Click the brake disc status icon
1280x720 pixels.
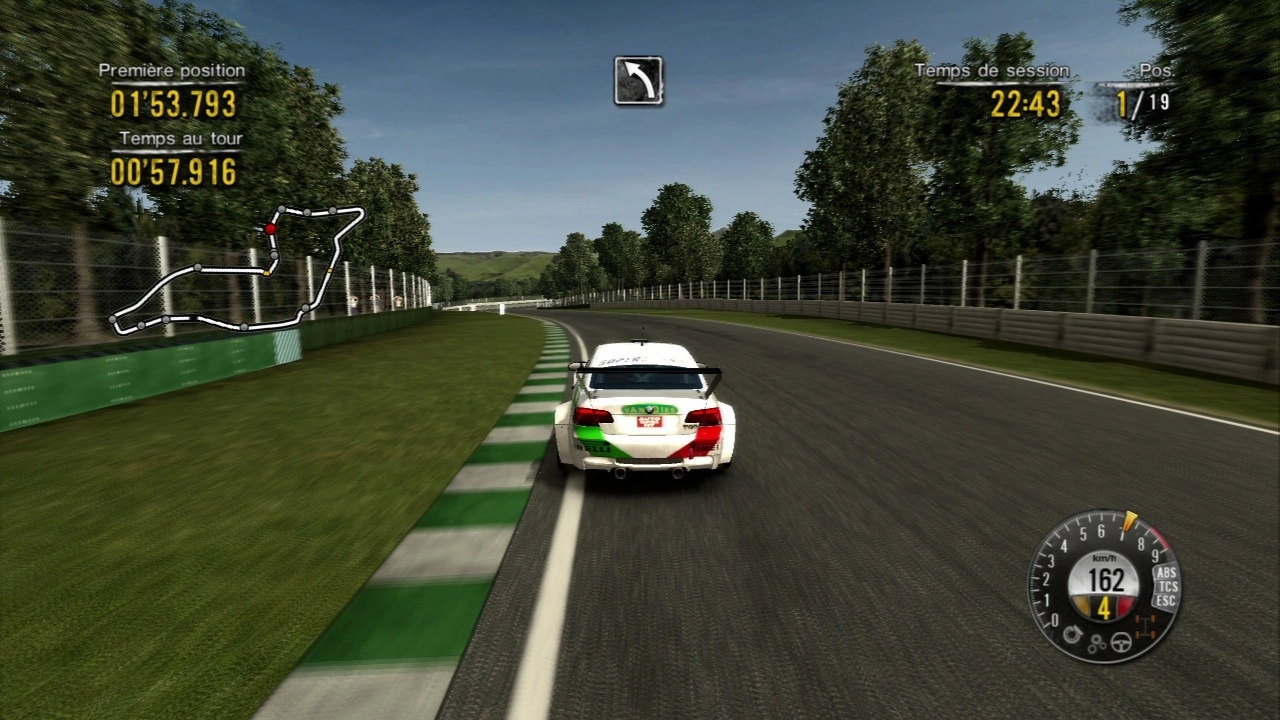pos(1074,635)
